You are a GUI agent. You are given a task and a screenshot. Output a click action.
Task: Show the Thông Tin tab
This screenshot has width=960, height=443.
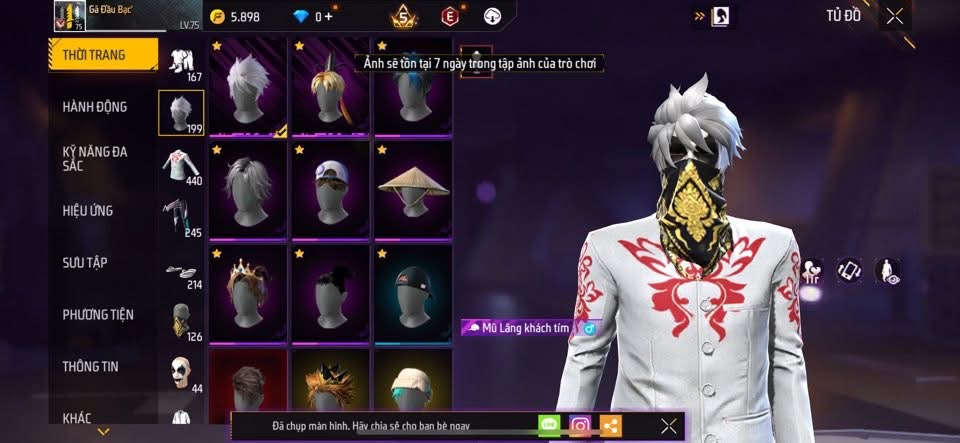[x=90, y=367]
